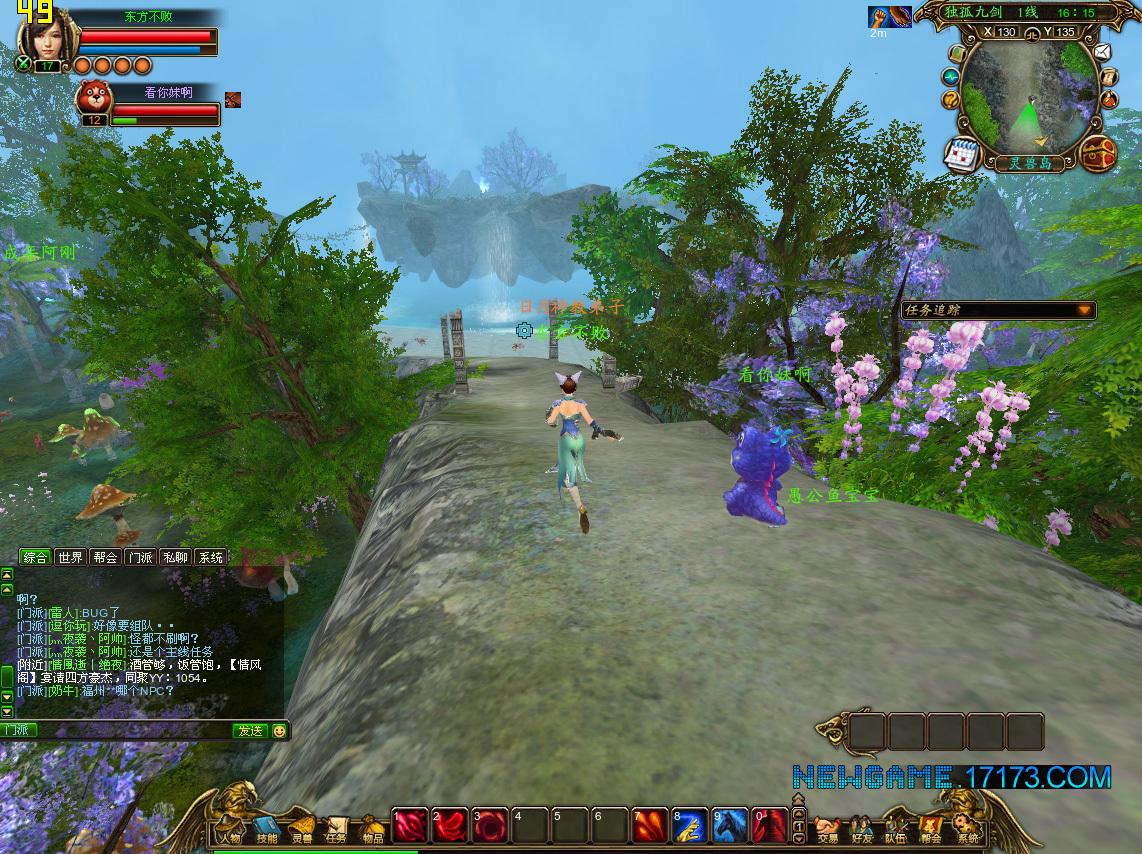
Task: Open the treasure chest shop icon
Action: [x=1098, y=153]
